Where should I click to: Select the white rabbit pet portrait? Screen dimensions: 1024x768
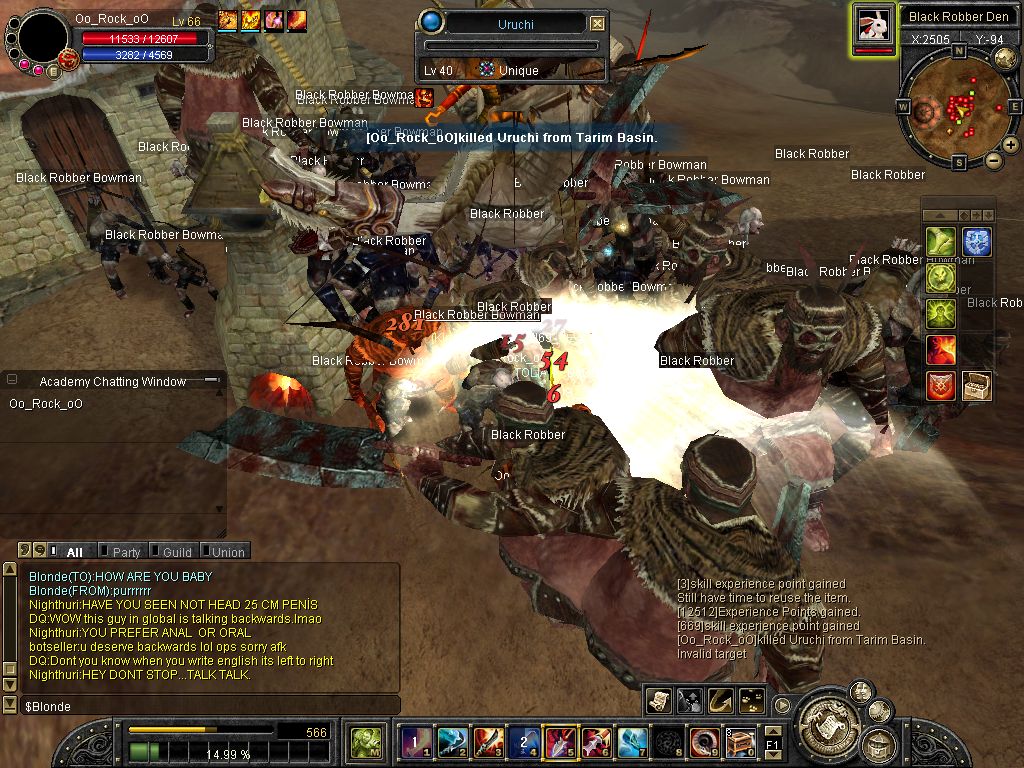[x=872, y=25]
